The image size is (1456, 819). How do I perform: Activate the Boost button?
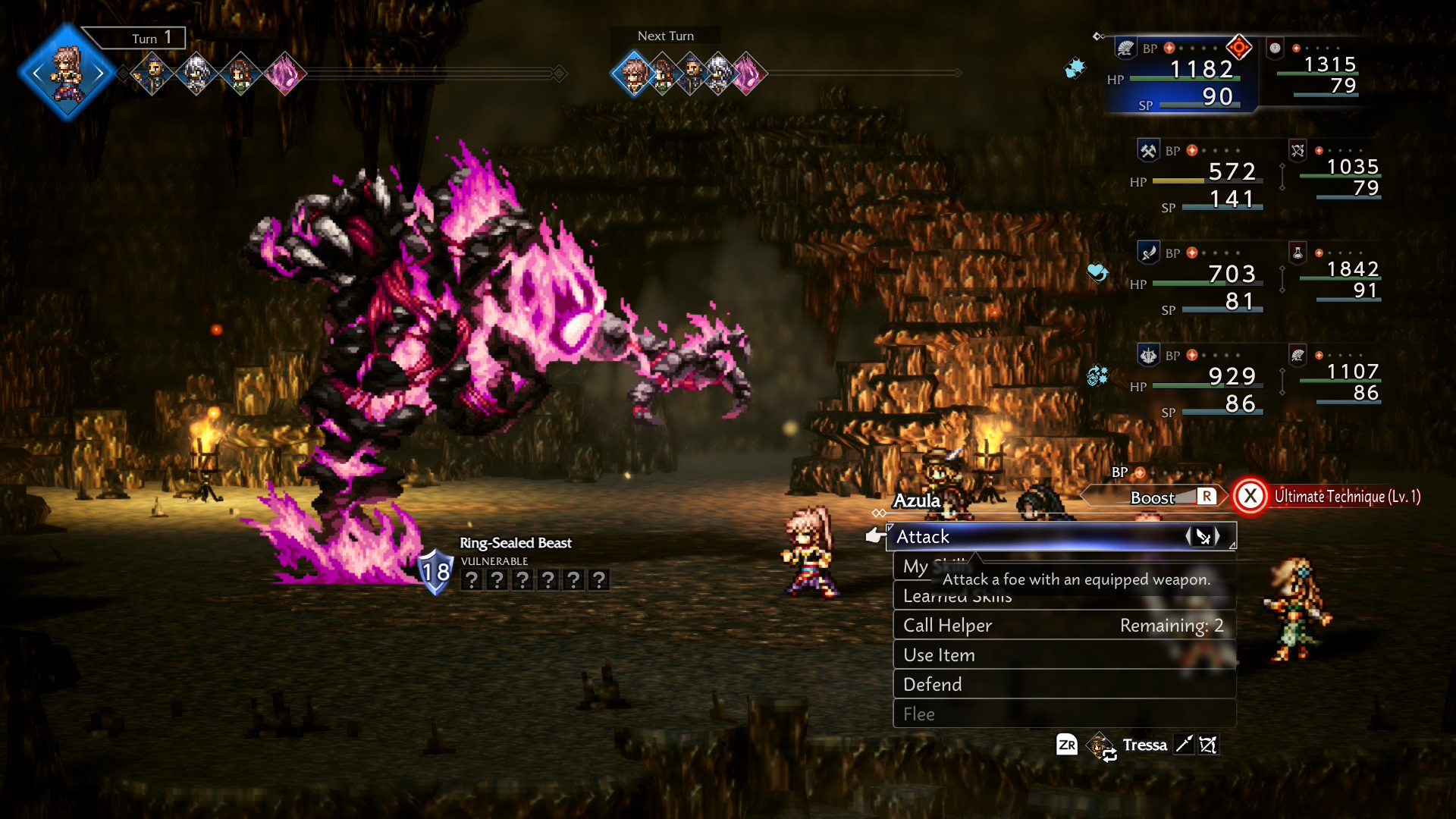click(x=1154, y=497)
